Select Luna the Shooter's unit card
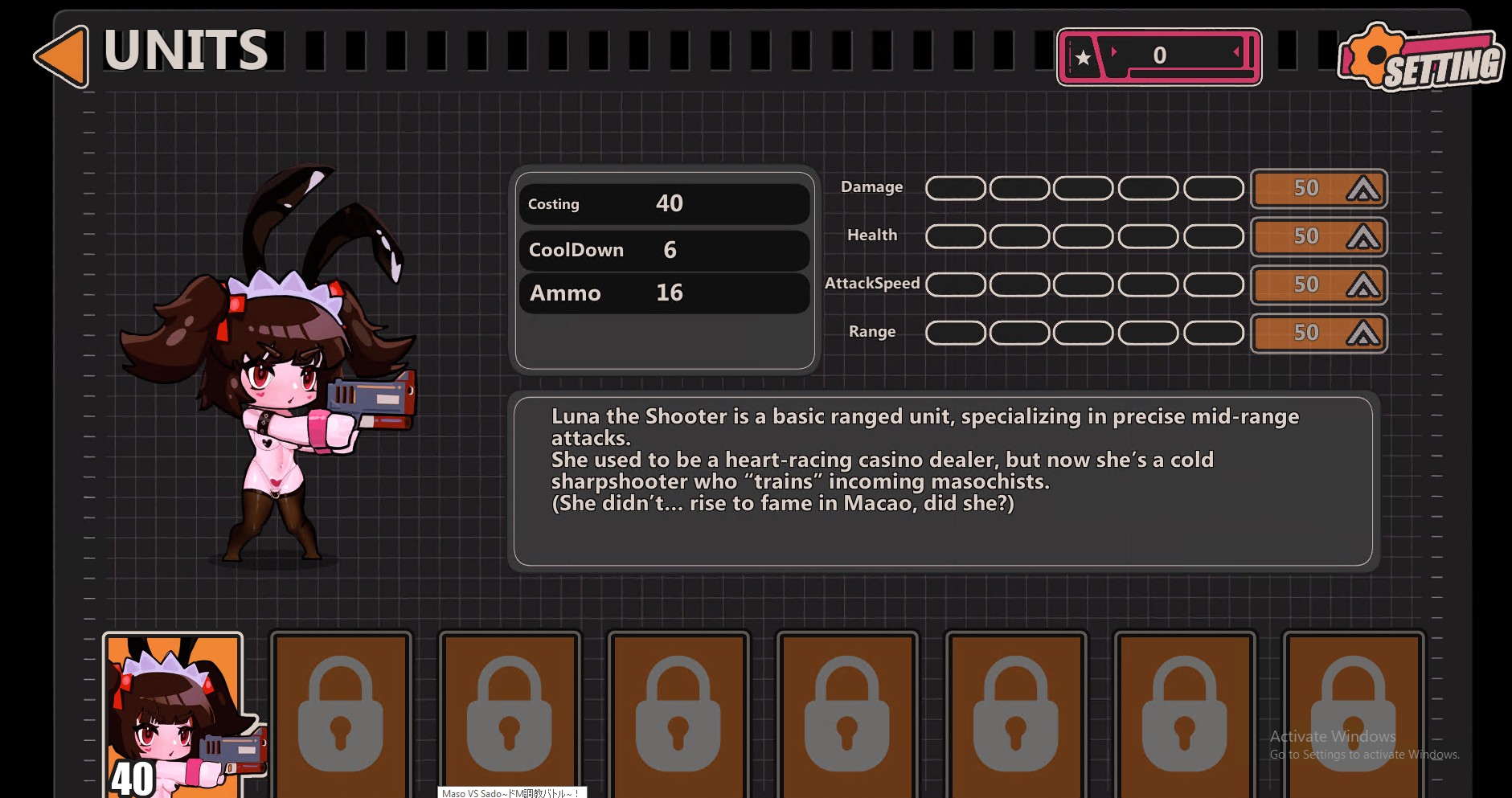The width and height of the screenshot is (1512, 798). (x=173, y=711)
